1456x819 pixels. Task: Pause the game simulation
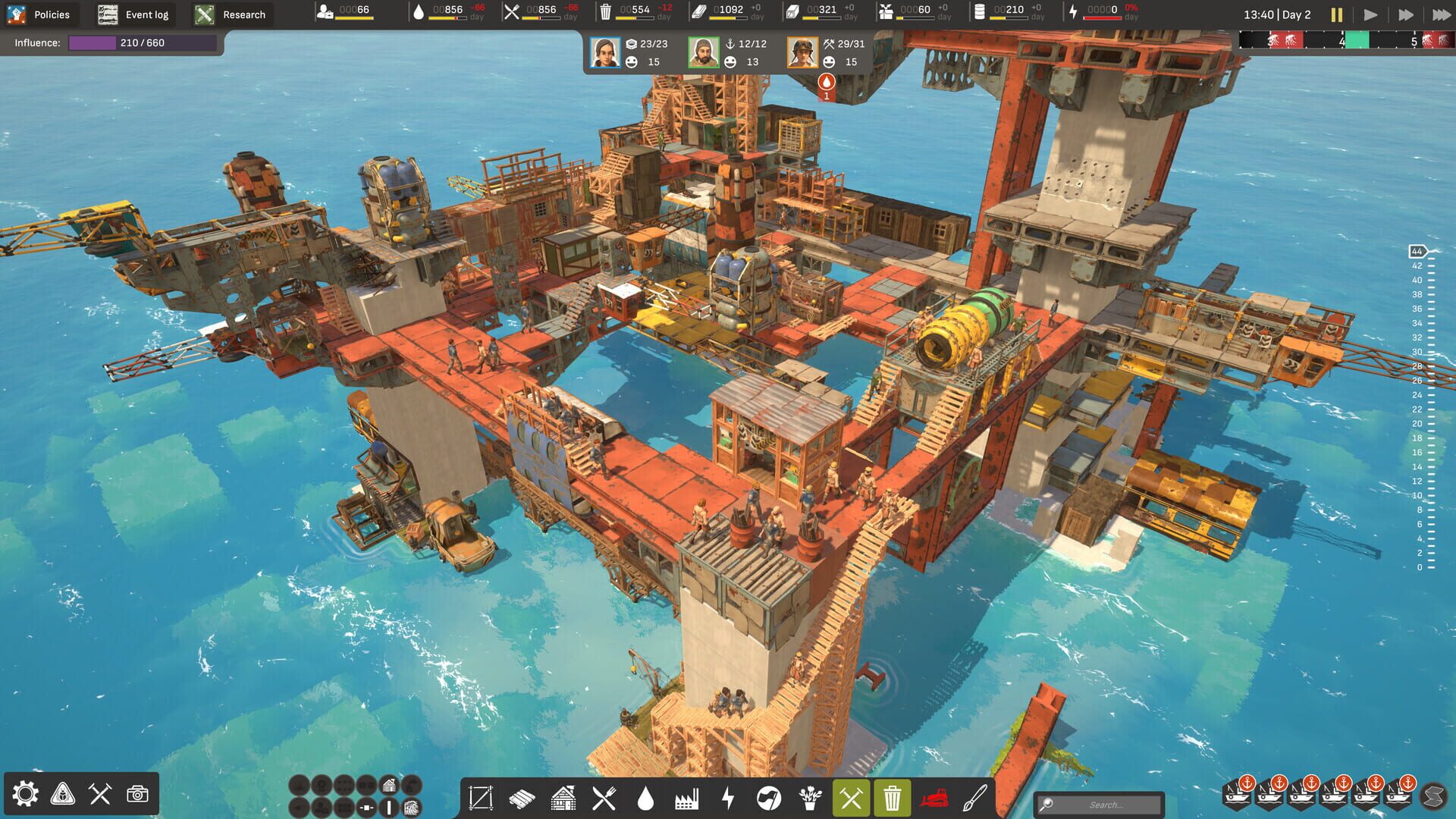point(1337,14)
